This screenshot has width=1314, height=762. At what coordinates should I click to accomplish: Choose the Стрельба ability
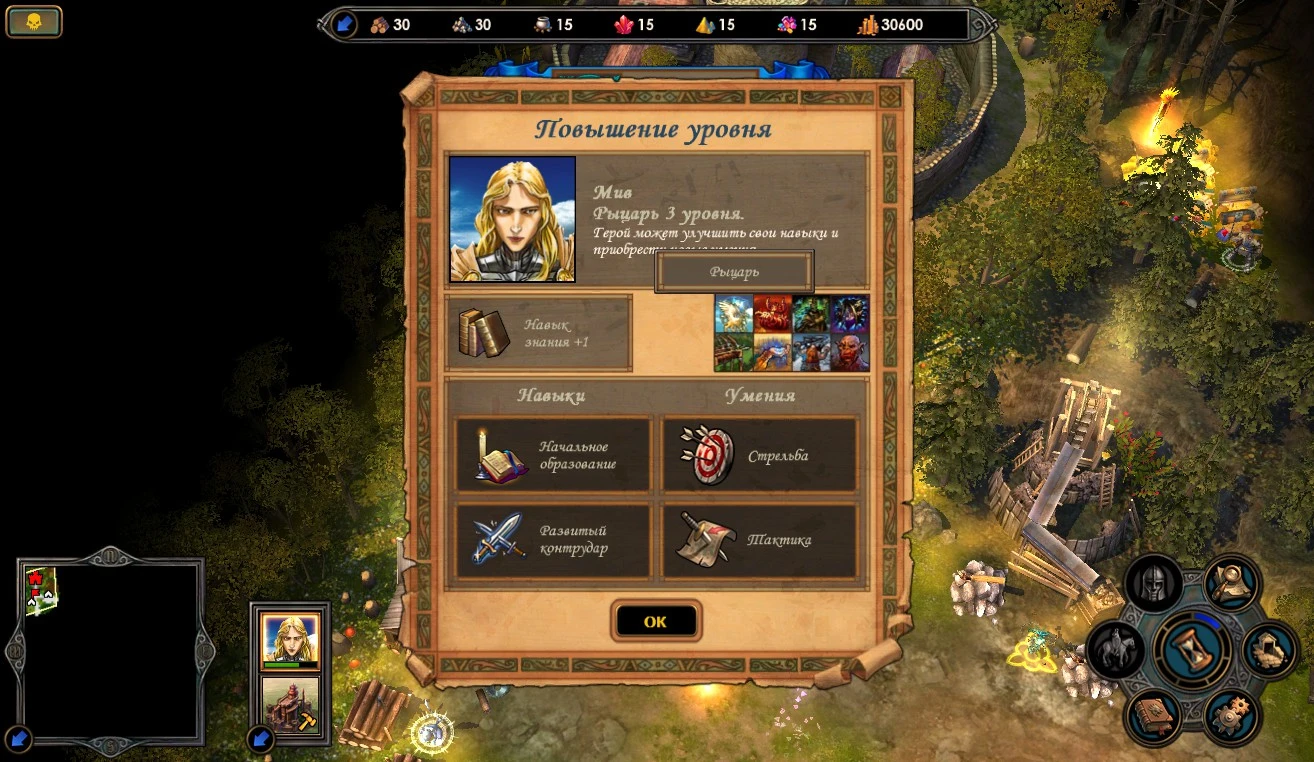click(758, 453)
